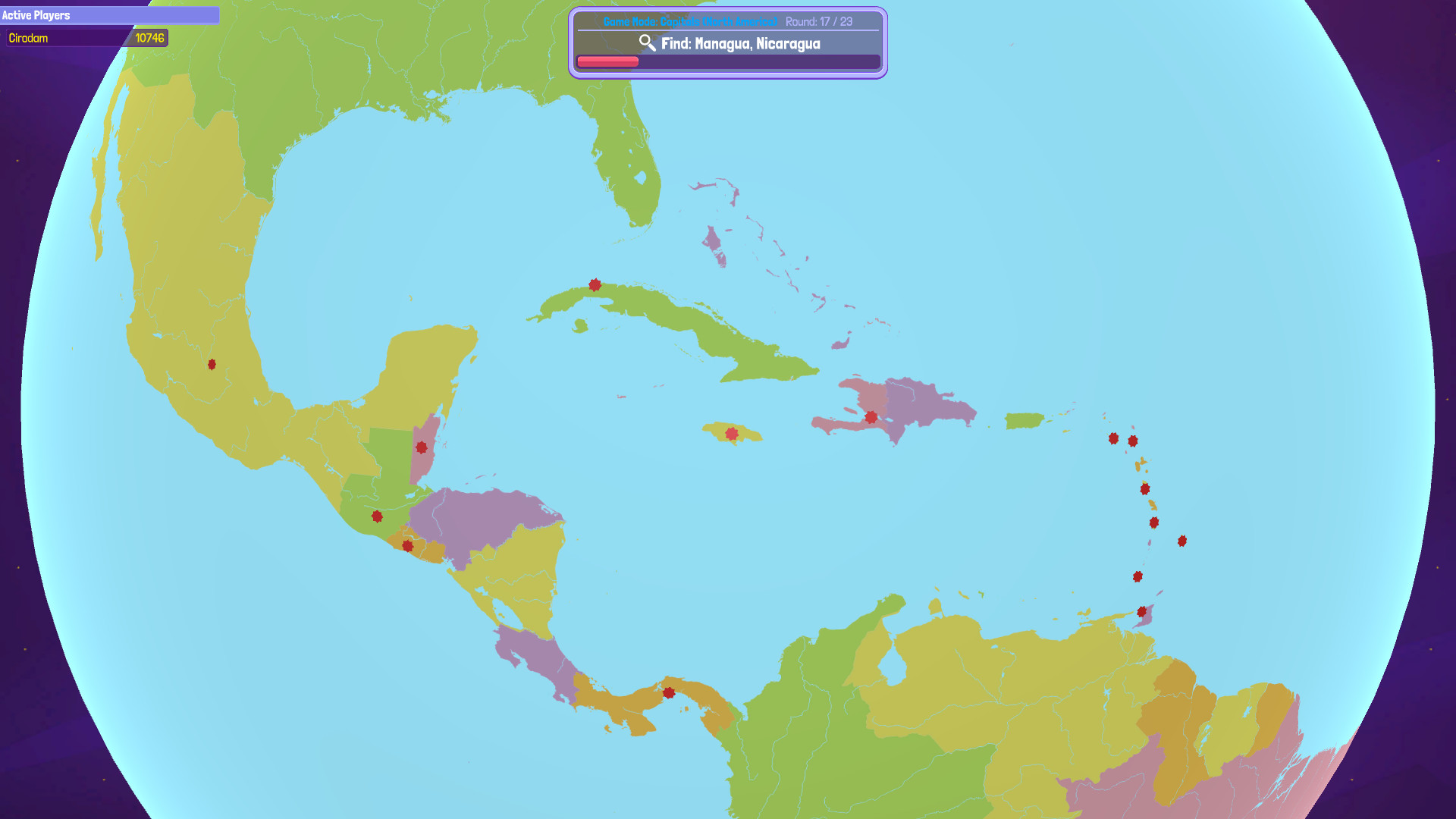
Task: Click the Find: Managua, Nicaragua prompt
Action: point(741,44)
